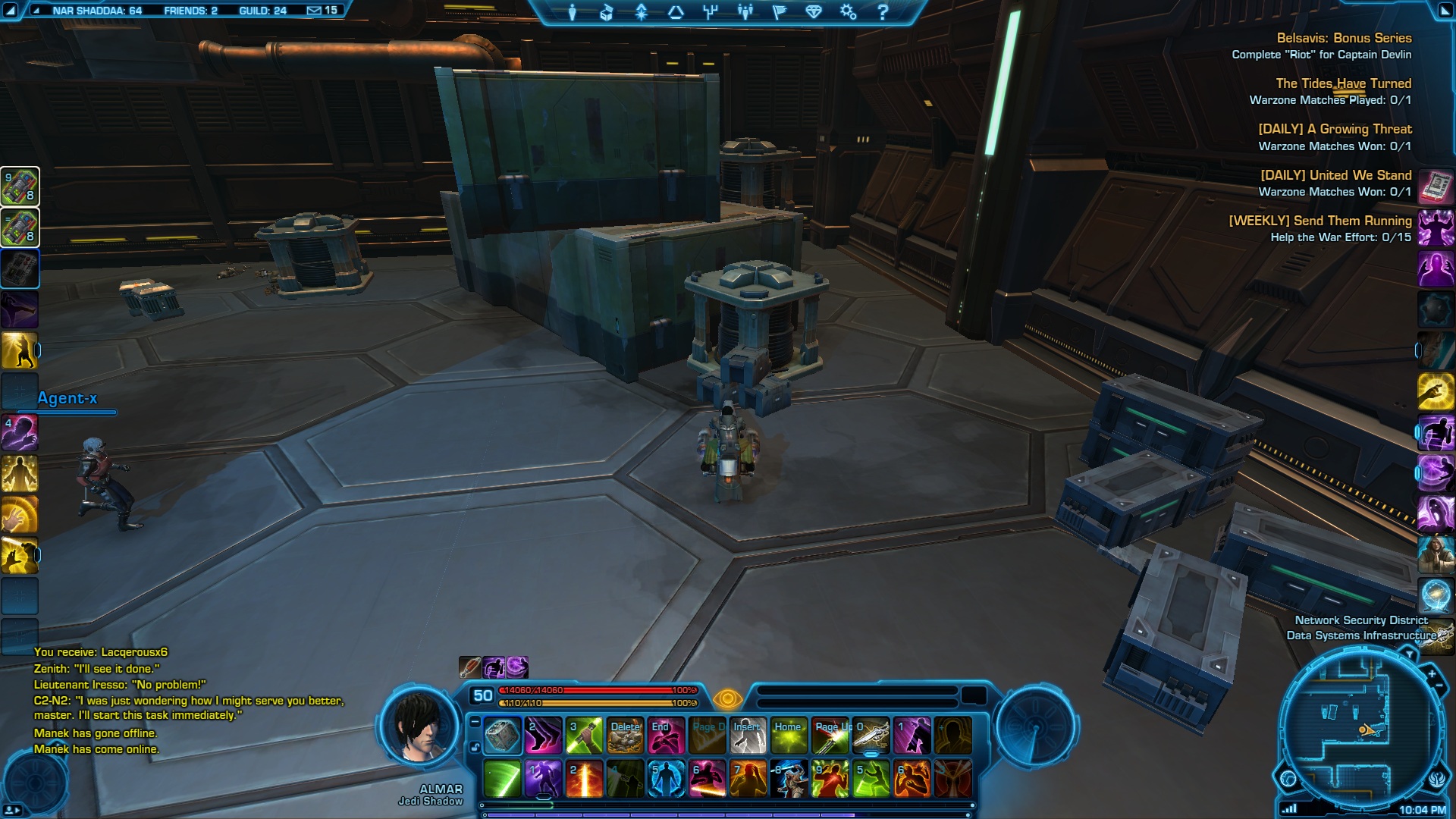Open the character sheet icon
The width and height of the screenshot is (1456, 819).
click(x=573, y=12)
